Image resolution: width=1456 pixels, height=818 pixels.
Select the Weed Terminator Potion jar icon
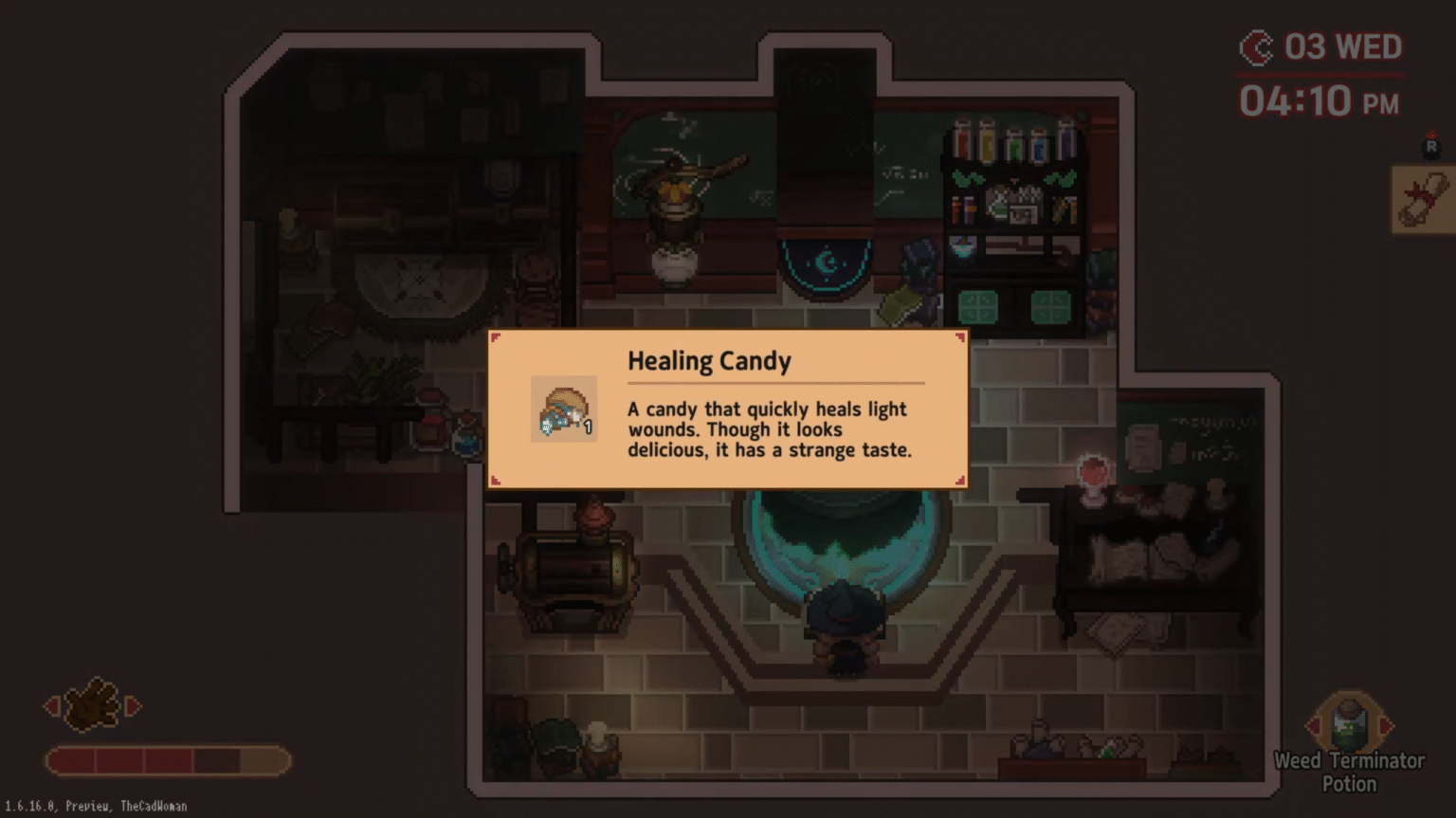[x=1349, y=723]
